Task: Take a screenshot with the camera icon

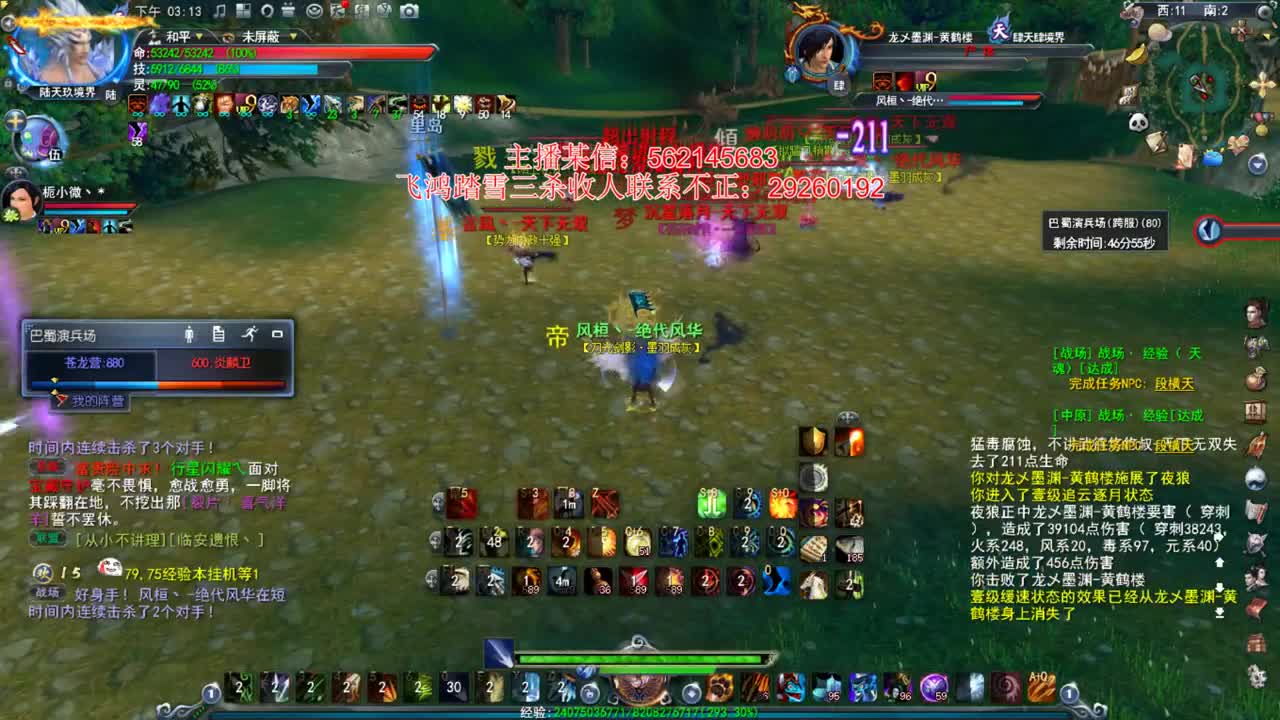Action: (x=409, y=12)
